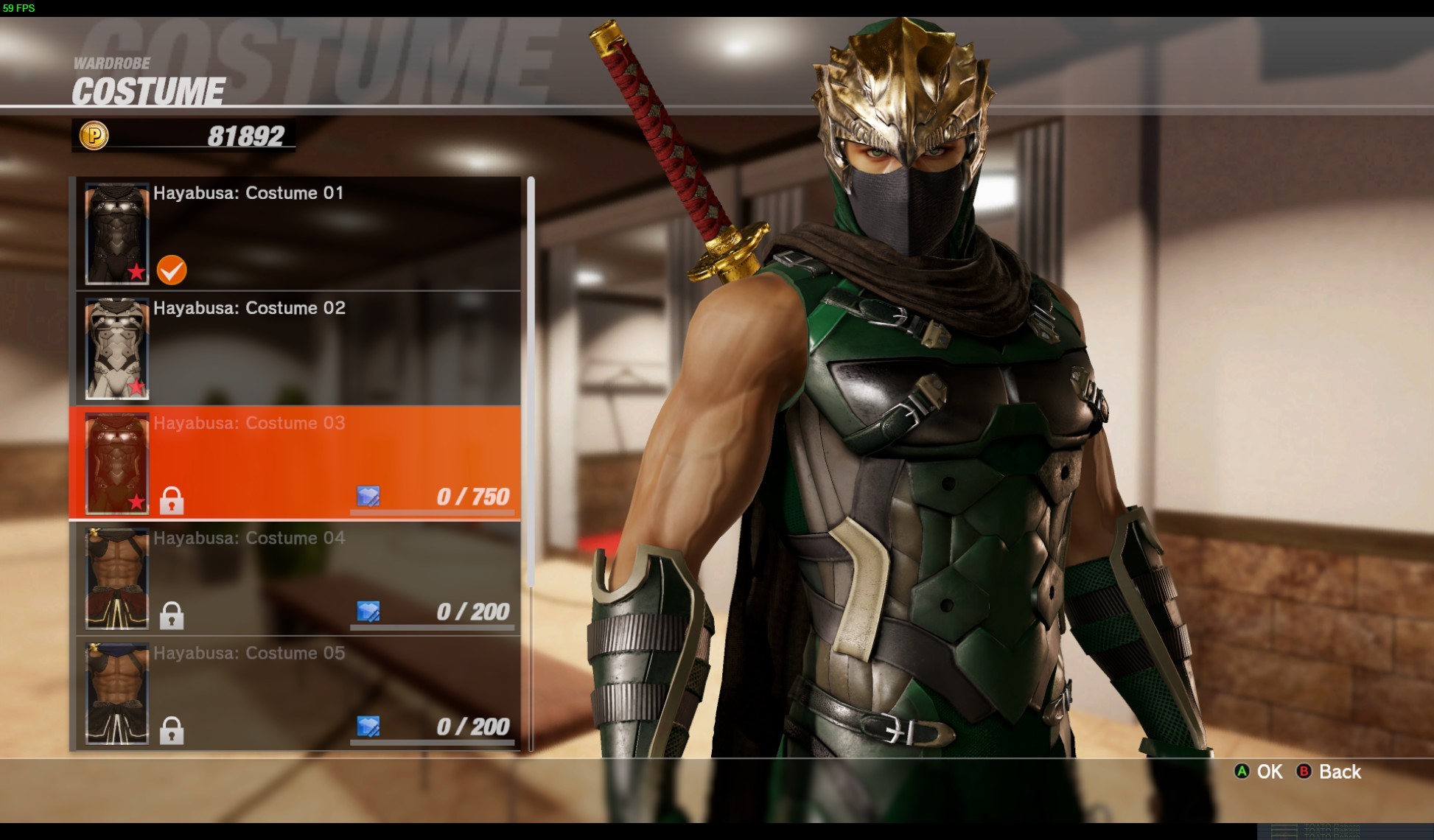The image size is (1434, 840).
Task: Click the orange checkmark on Hayabusa Costume 01
Action: click(x=170, y=270)
